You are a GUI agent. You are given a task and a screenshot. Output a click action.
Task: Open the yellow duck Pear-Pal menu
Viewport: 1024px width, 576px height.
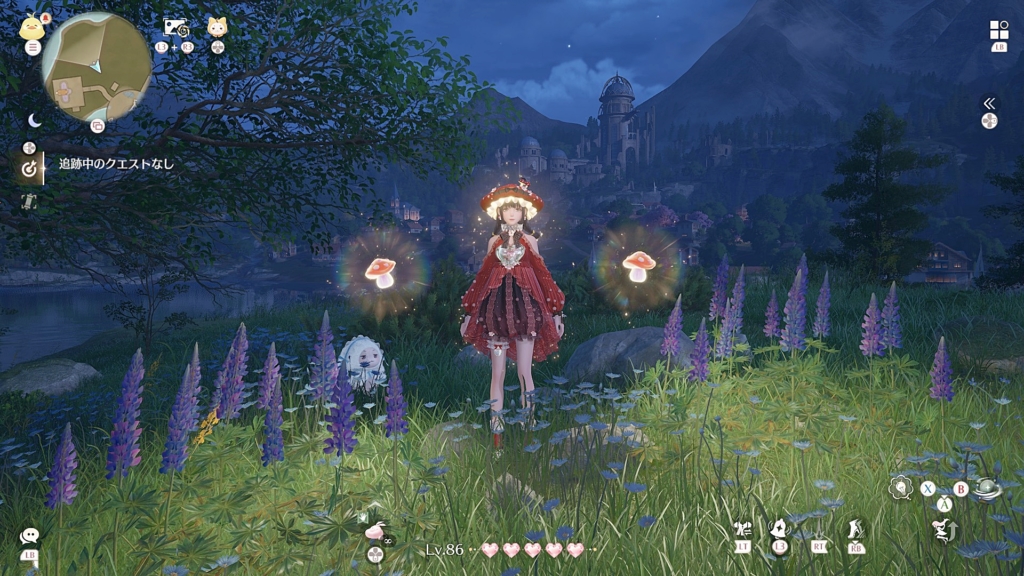(x=31, y=26)
